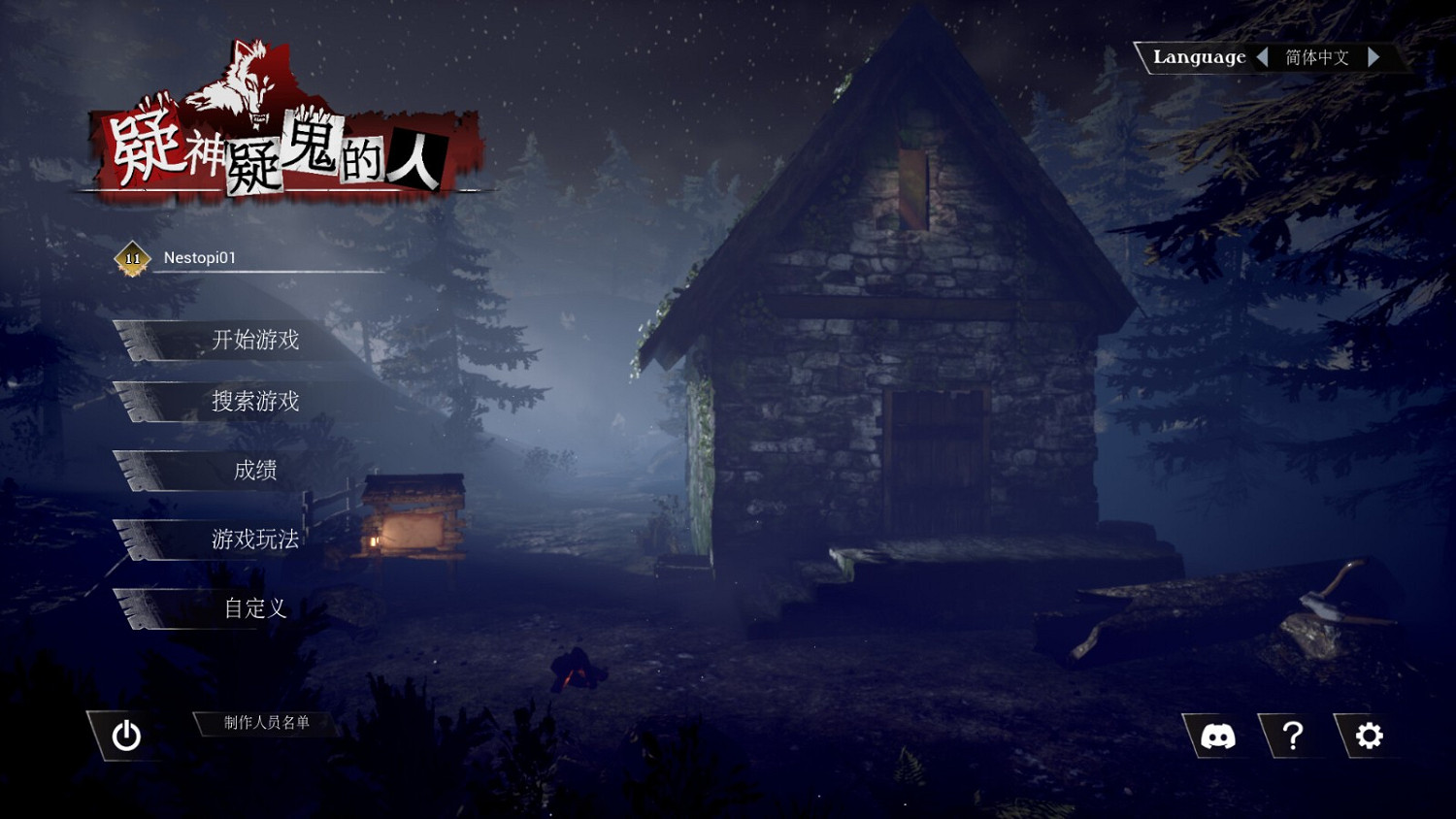The image size is (1456, 819).
Task: Select 成绩 from the menu
Action: pos(254,471)
